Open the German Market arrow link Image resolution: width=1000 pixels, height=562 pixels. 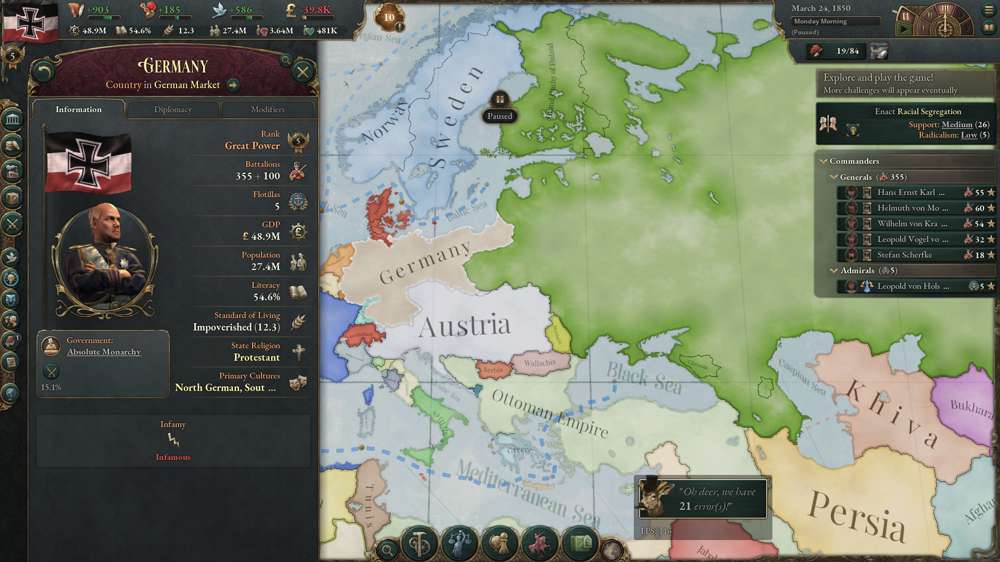[x=232, y=85]
